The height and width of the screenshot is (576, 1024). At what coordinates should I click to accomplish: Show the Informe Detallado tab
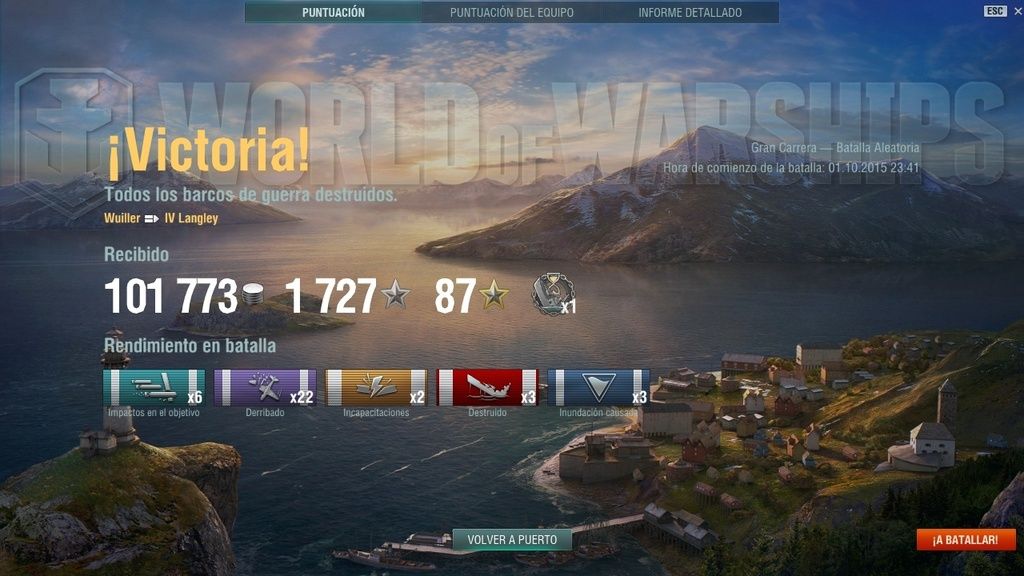point(690,13)
